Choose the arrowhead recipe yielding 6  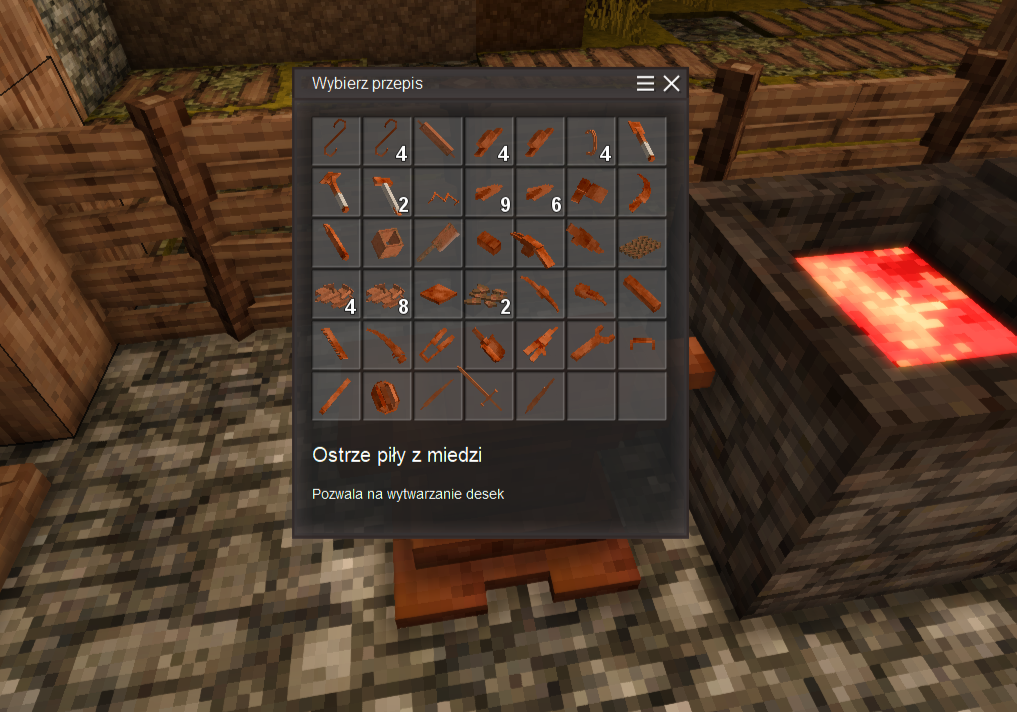pos(541,193)
